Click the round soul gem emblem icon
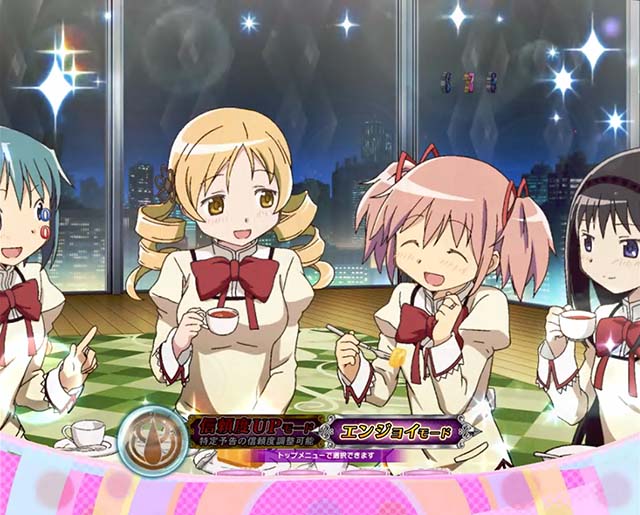 coord(151,441)
